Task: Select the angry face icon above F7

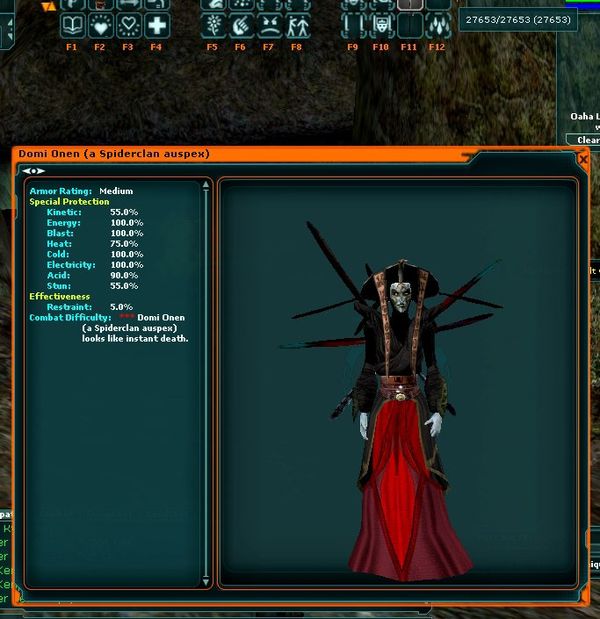Action: click(268, 25)
